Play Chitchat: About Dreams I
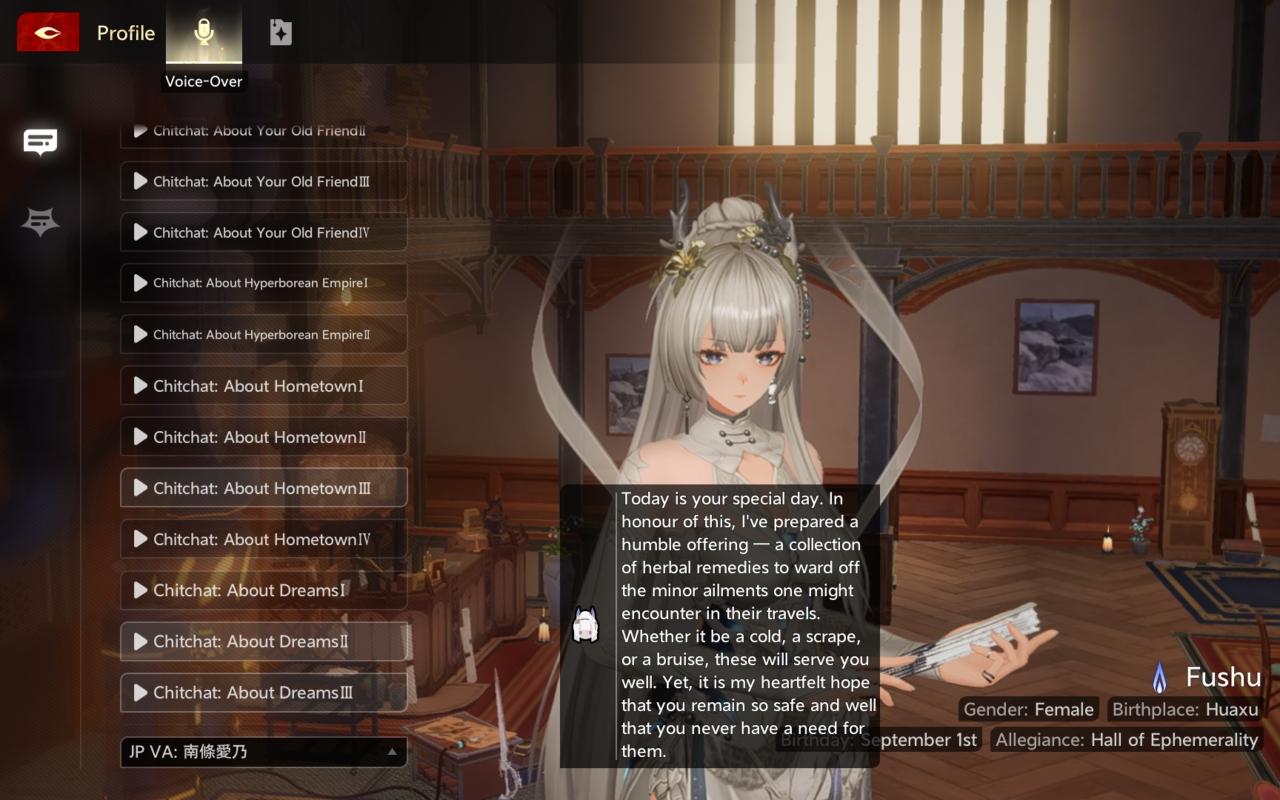1280x800 pixels. [x=263, y=590]
